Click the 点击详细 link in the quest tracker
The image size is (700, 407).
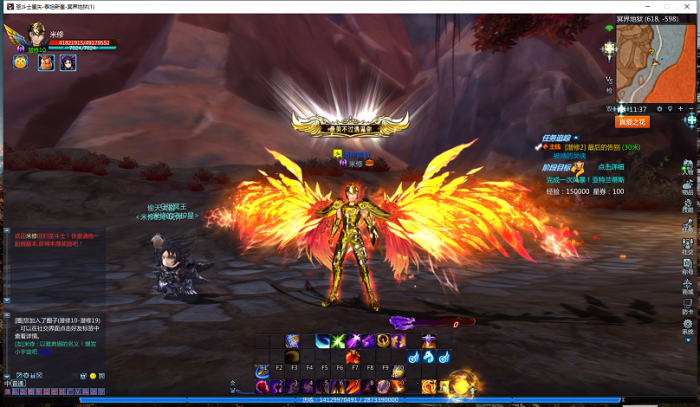pyautogui.click(x=610, y=166)
